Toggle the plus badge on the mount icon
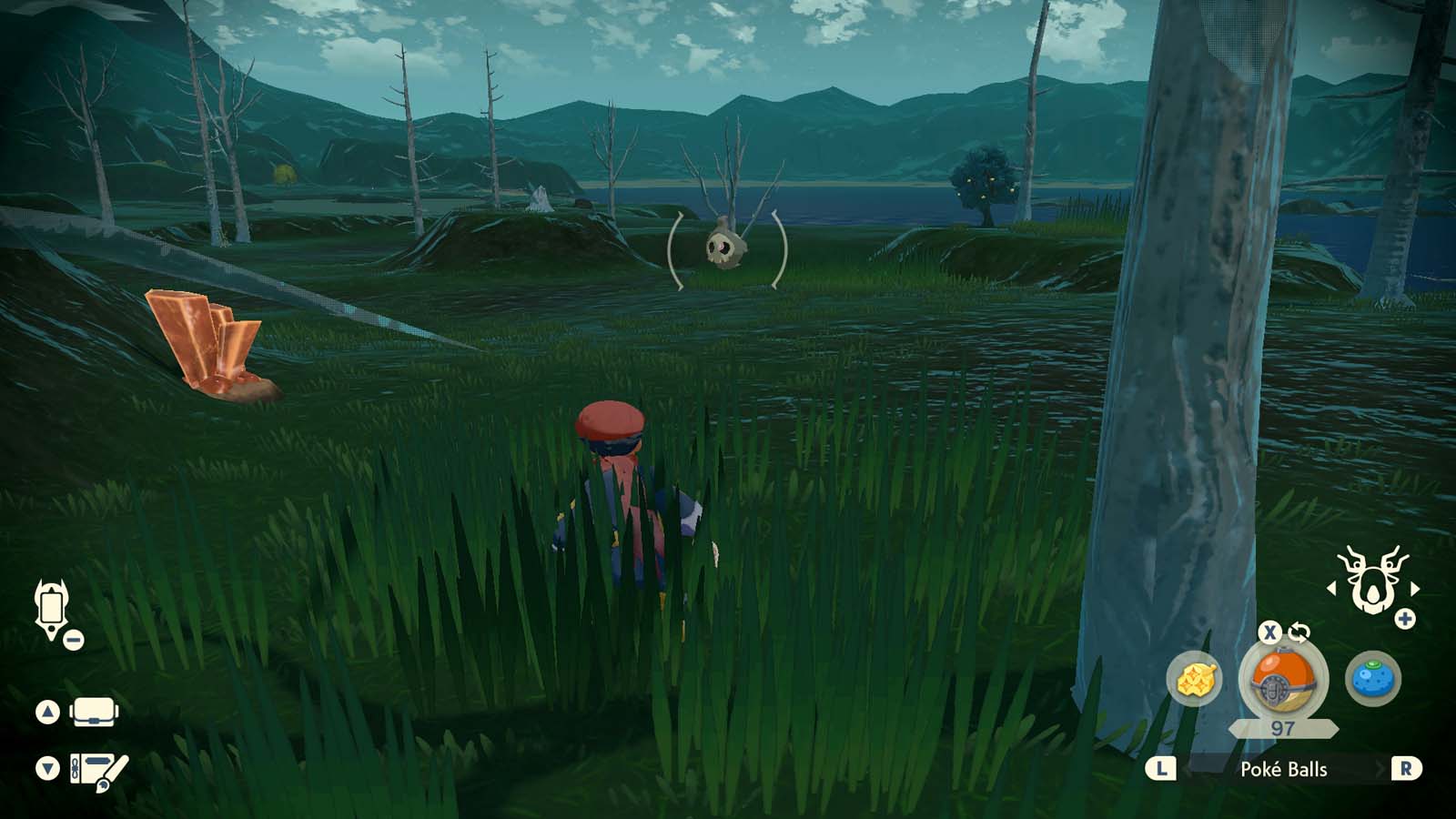Screen dimensions: 1456x819 tap(1407, 618)
